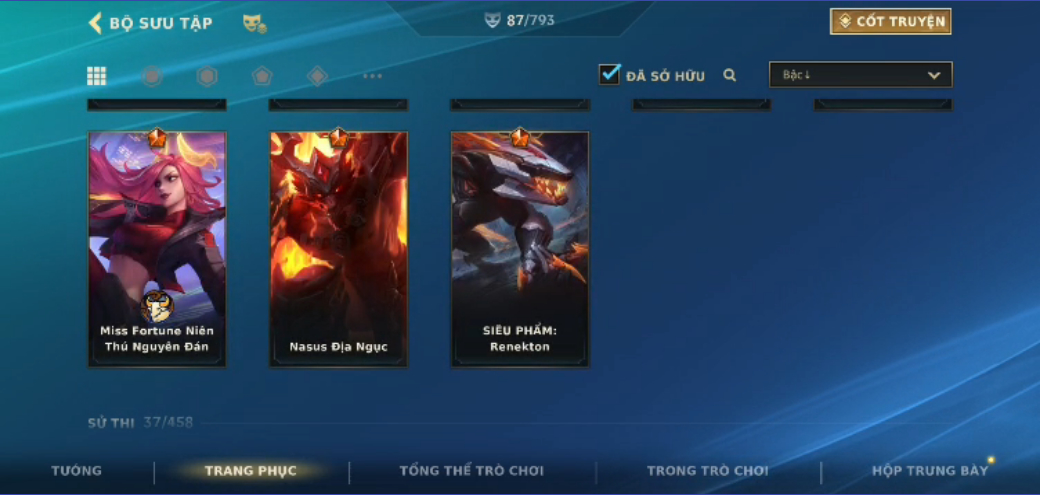Select the all-skins grid filter

tap(97, 76)
